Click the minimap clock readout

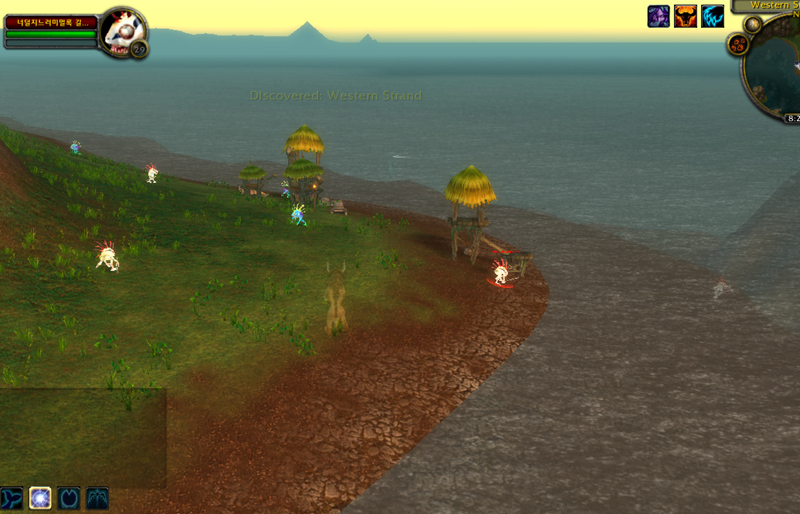tap(791, 118)
